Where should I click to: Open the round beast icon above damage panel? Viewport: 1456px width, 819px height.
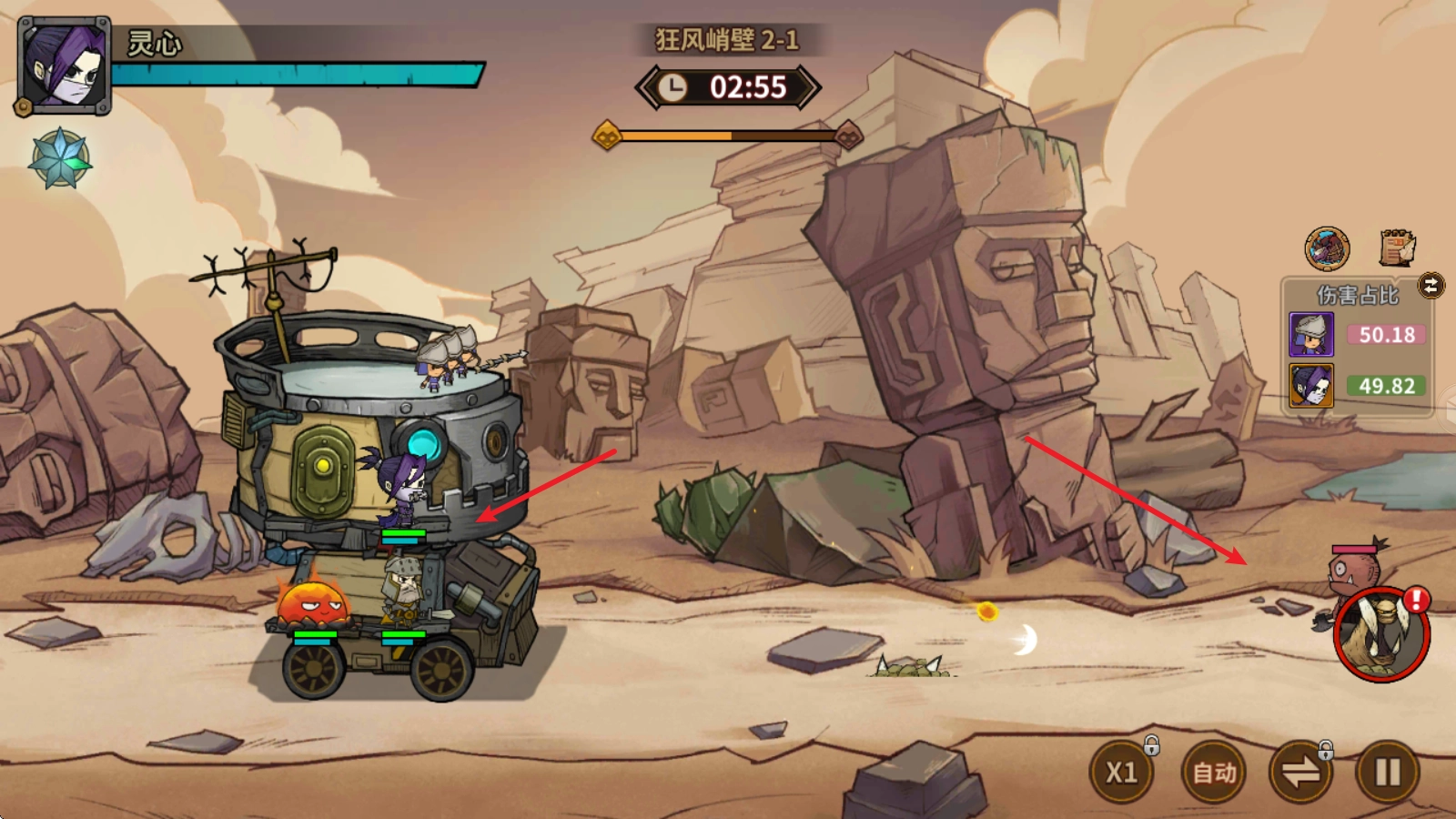tap(1327, 248)
